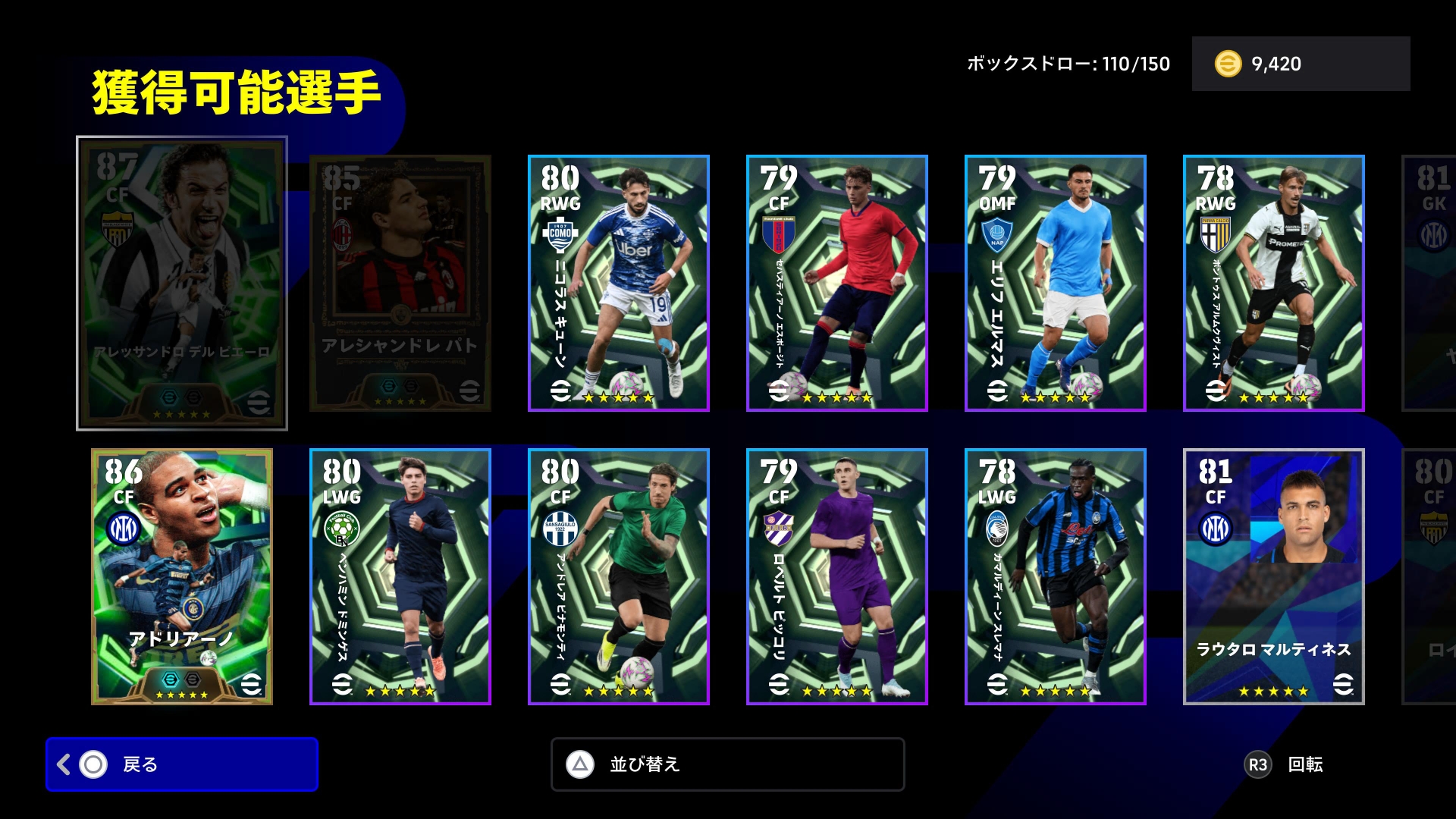Choose the 78 LWG Atalanta player card
This screenshot has height=819, width=1456.
point(1056,577)
